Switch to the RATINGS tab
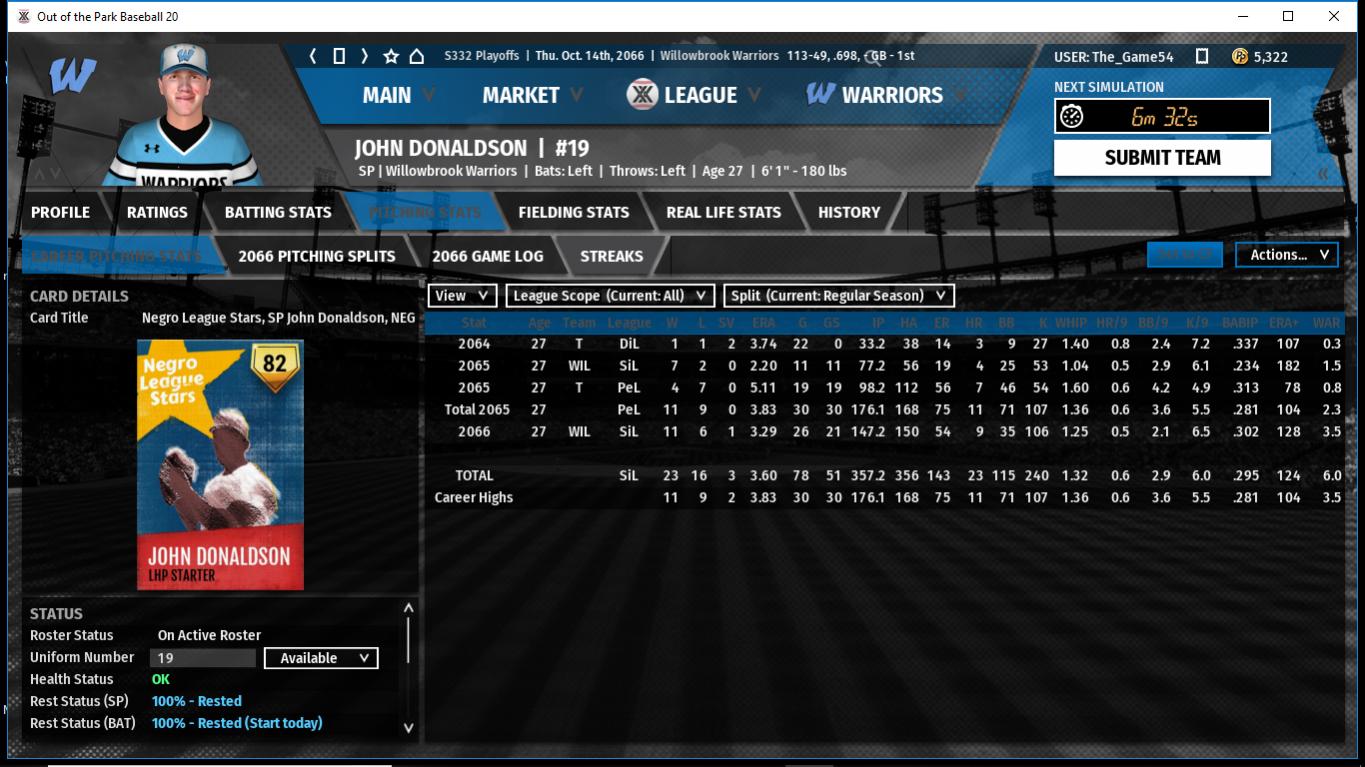This screenshot has height=767, width=1365. coord(157,212)
